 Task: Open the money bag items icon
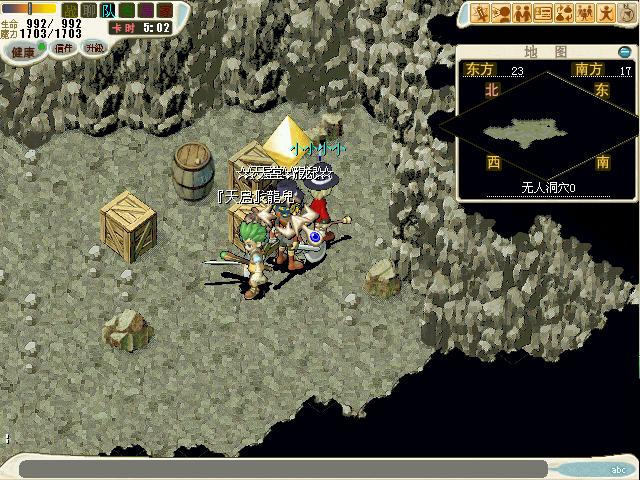point(563,13)
